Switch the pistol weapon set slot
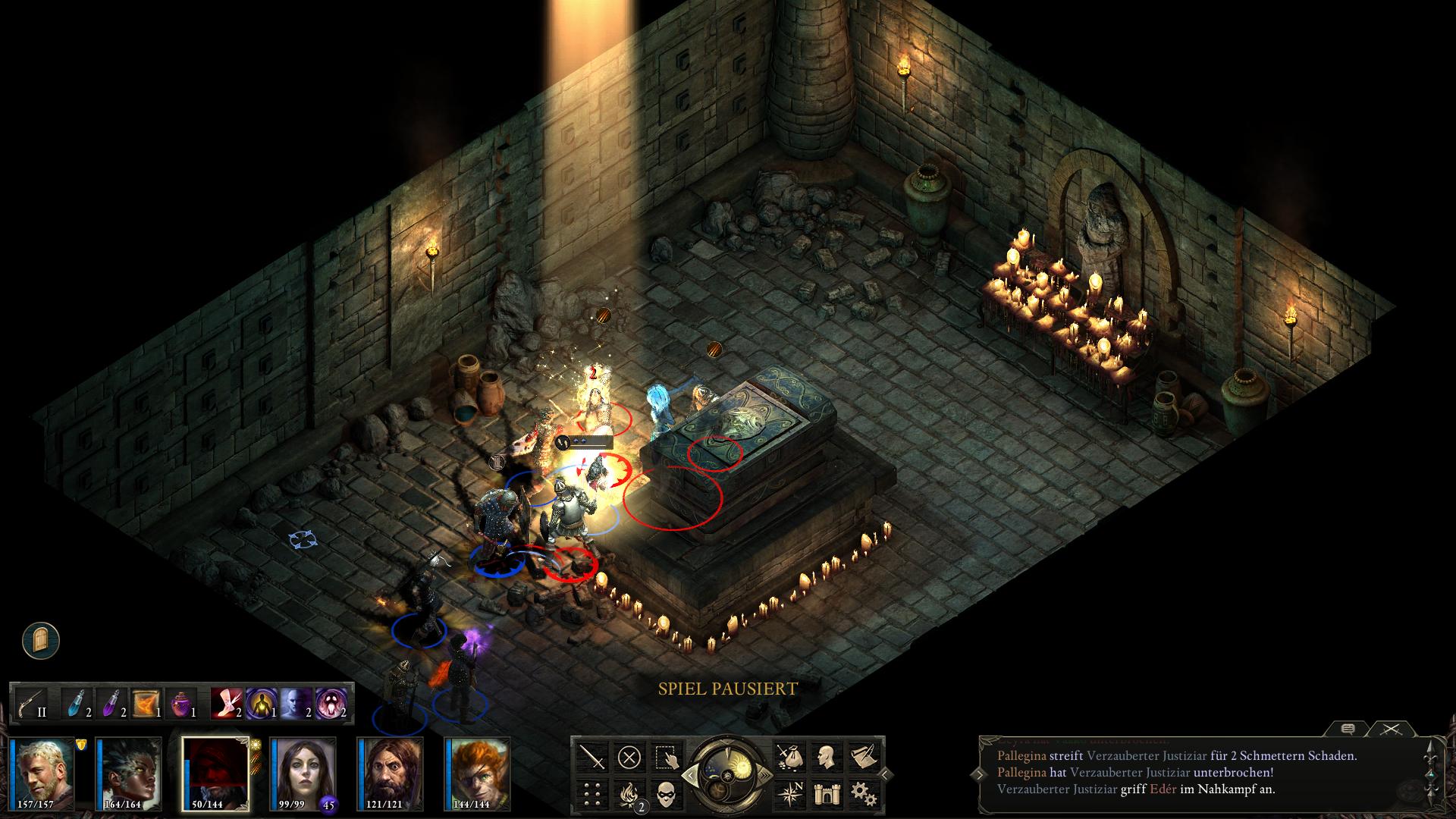This screenshot has width=1456, height=819. (32, 704)
